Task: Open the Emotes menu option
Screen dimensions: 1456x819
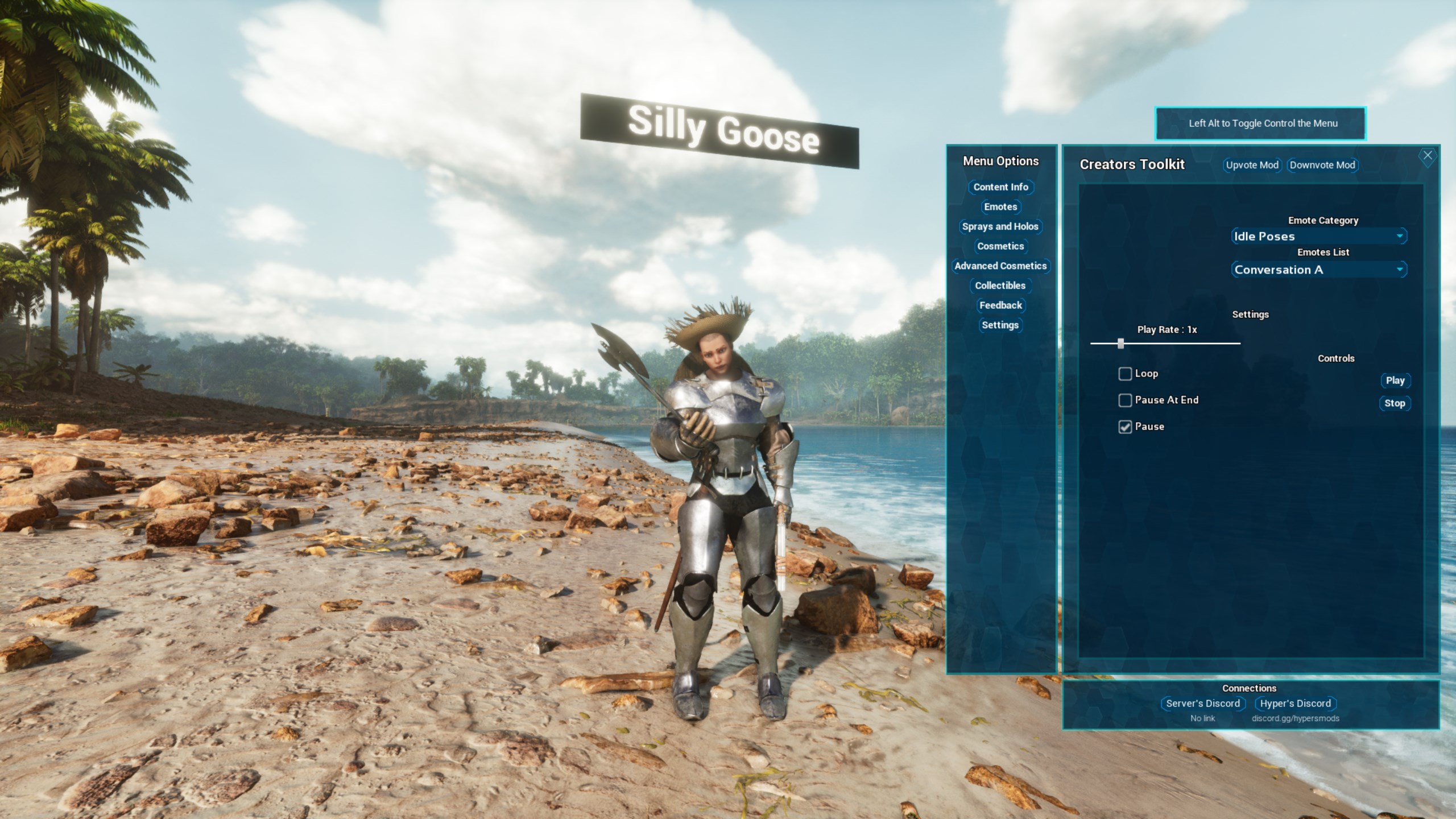Action: (x=1000, y=207)
